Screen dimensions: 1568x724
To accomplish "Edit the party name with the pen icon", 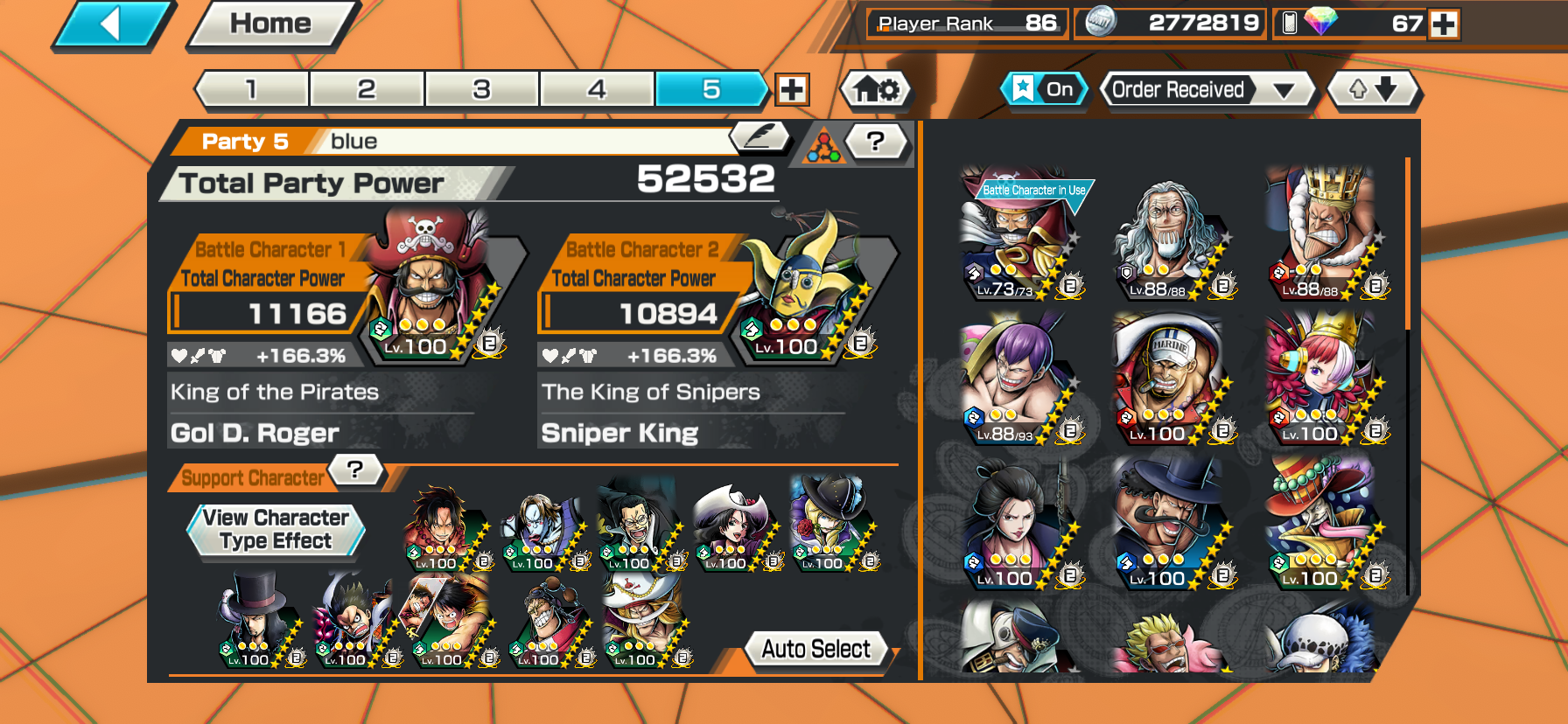I will (x=758, y=136).
